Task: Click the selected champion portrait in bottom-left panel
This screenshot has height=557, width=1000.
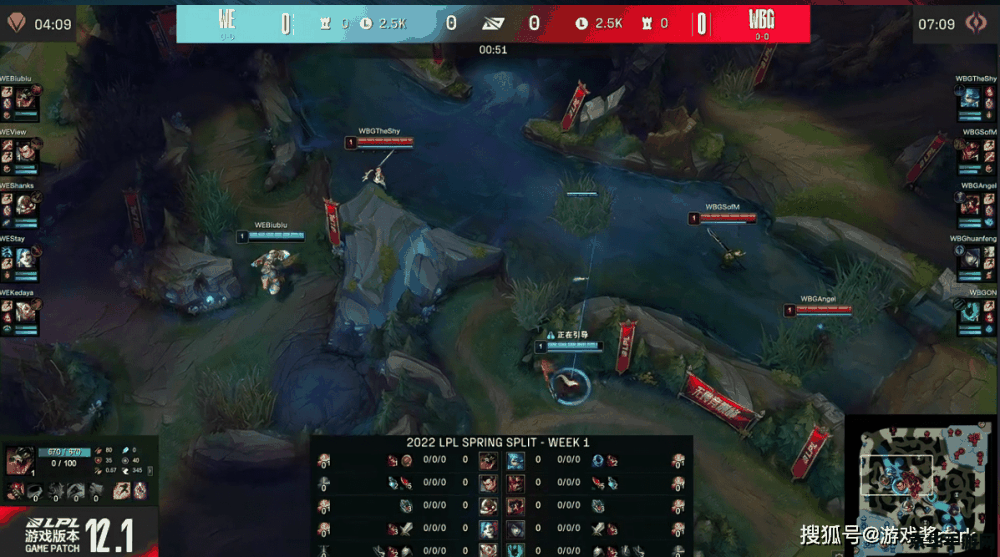Action: [18, 462]
